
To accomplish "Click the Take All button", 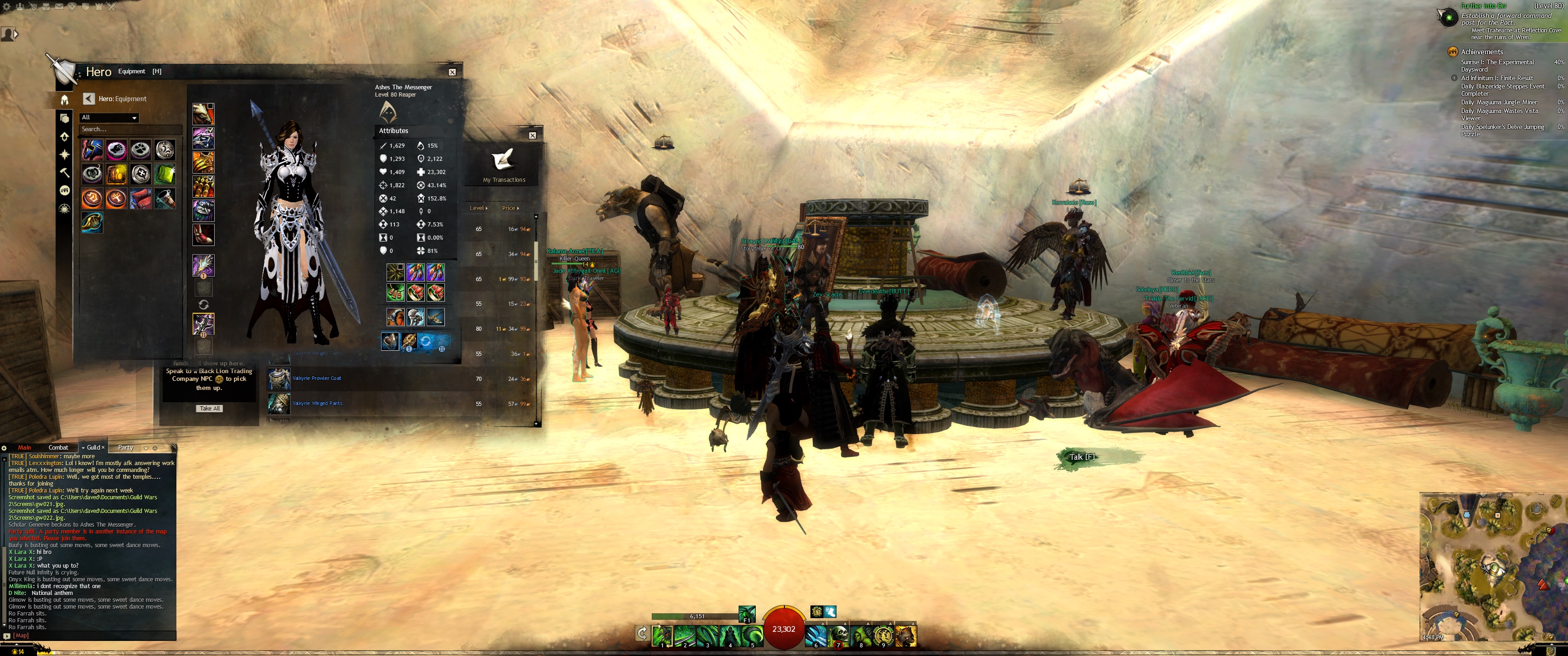I will coord(209,408).
